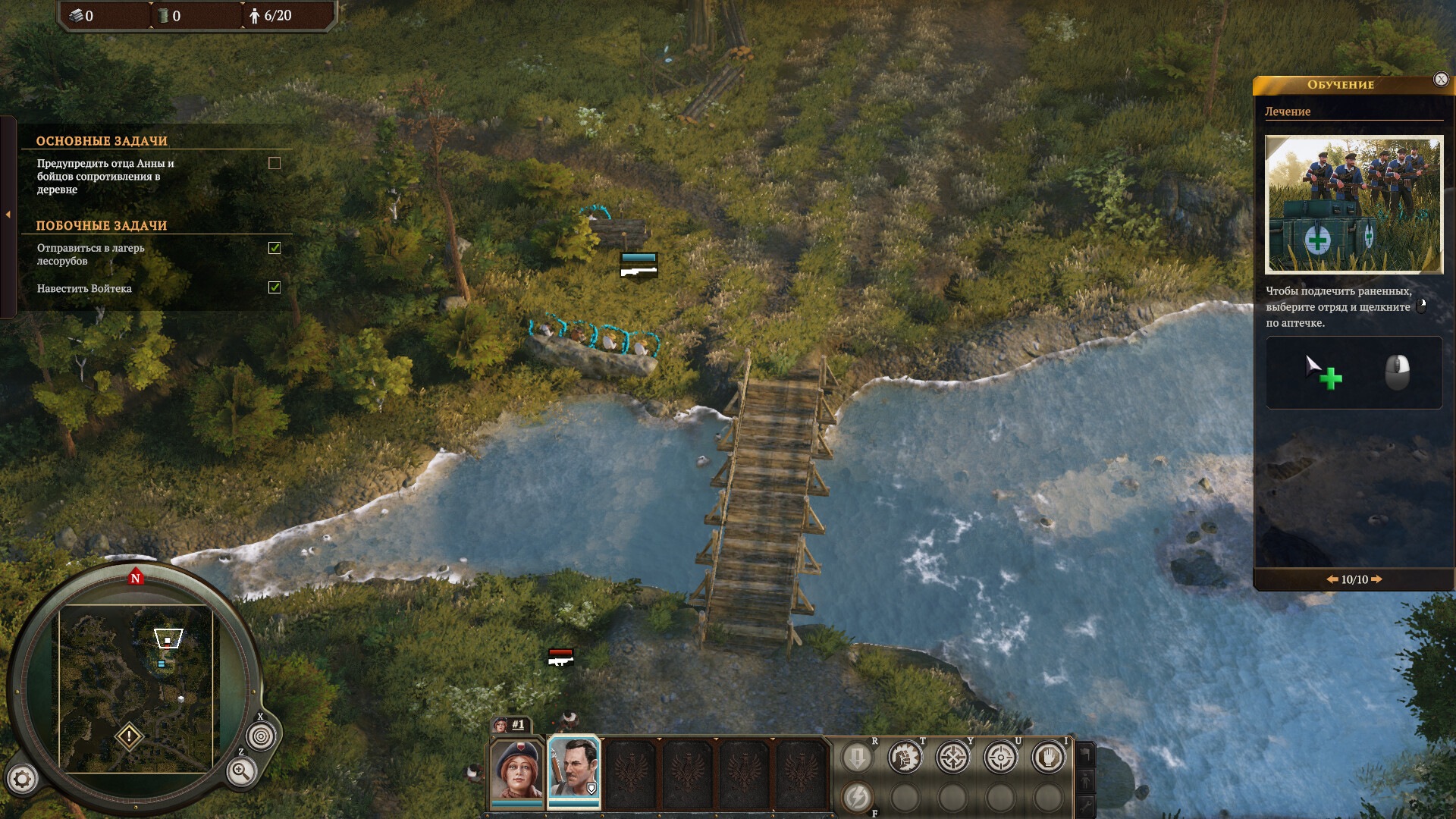
Task: Go to the previous tutorial page
Action: point(1332,579)
